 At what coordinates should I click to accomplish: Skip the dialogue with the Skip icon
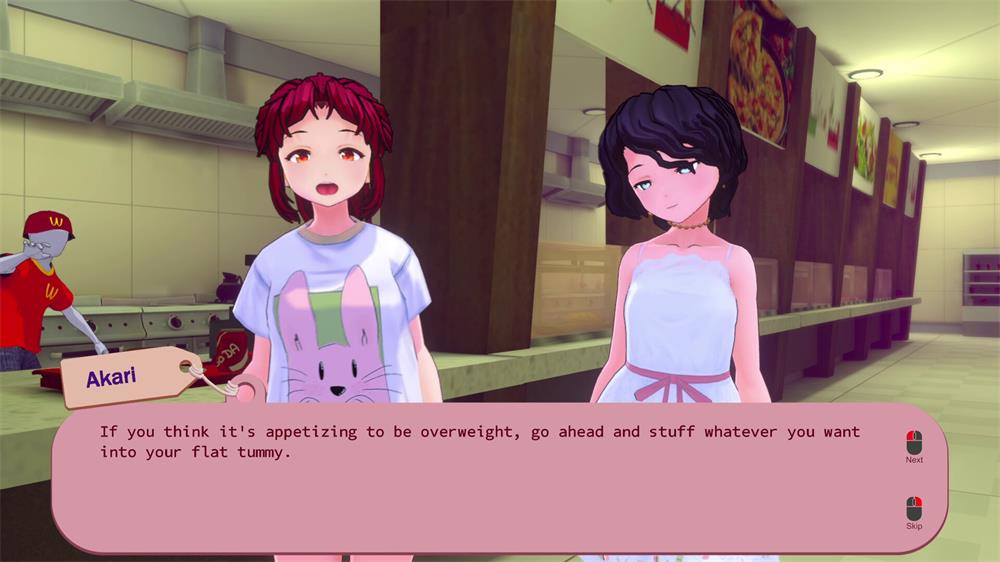click(913, 508)
